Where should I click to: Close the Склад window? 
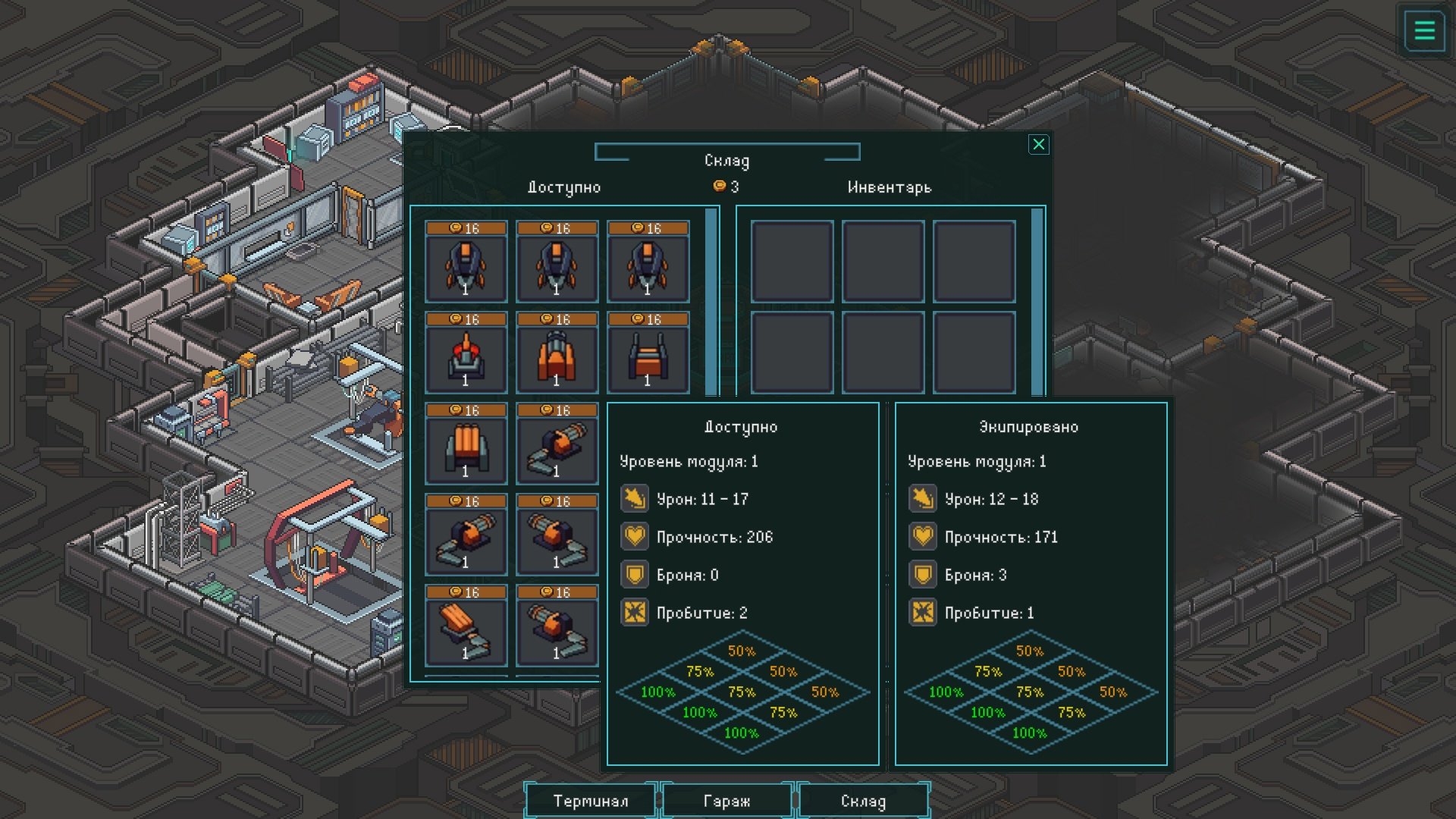coord(1038,144)
